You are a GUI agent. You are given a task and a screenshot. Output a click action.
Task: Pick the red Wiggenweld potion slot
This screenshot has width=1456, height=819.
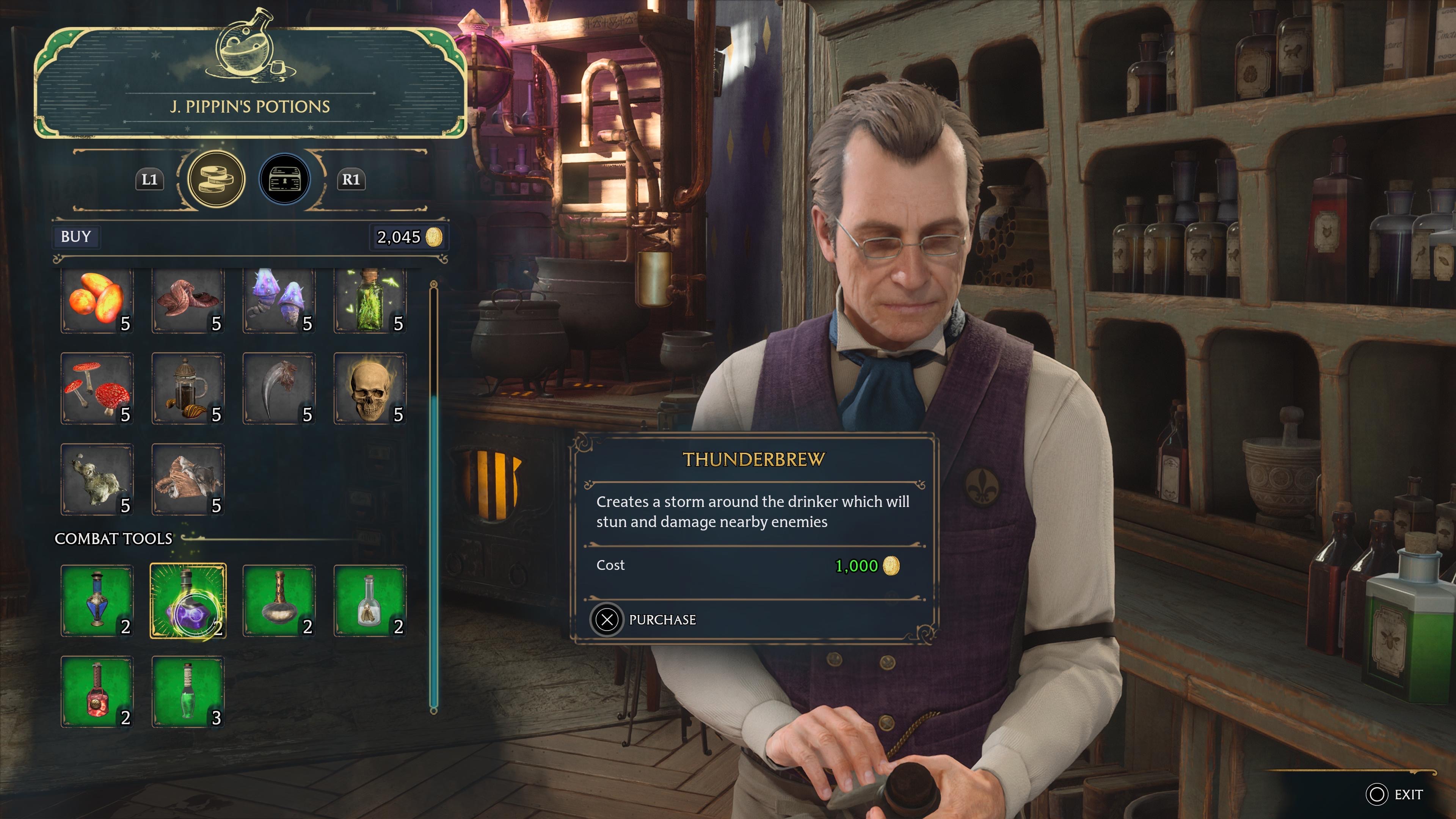click(x=97, y=692)
